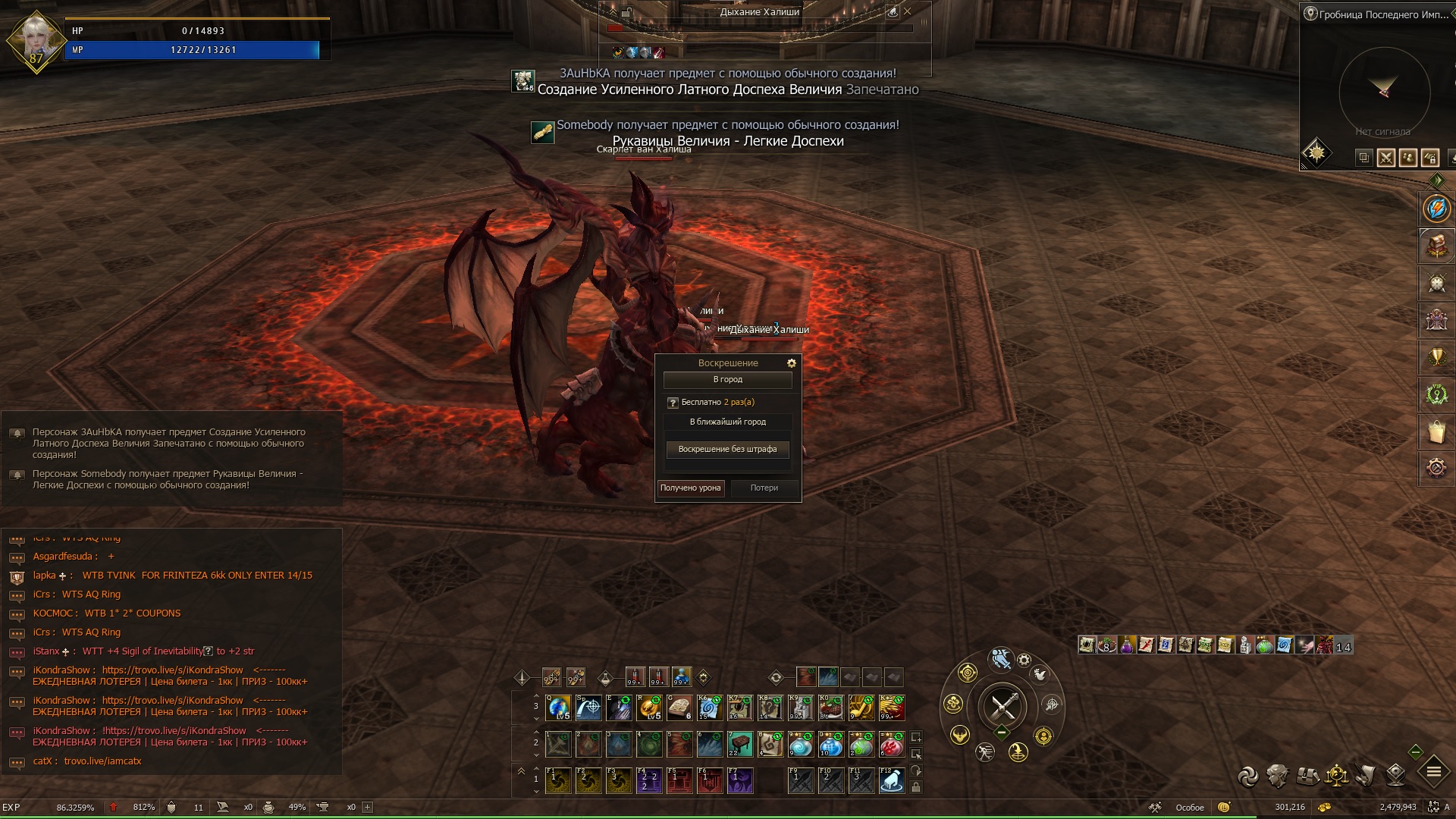The height and width of the screenshot is (819, 1456).
Task: Click the iKondraShow trovo.live link in chat
Action: 172,670
